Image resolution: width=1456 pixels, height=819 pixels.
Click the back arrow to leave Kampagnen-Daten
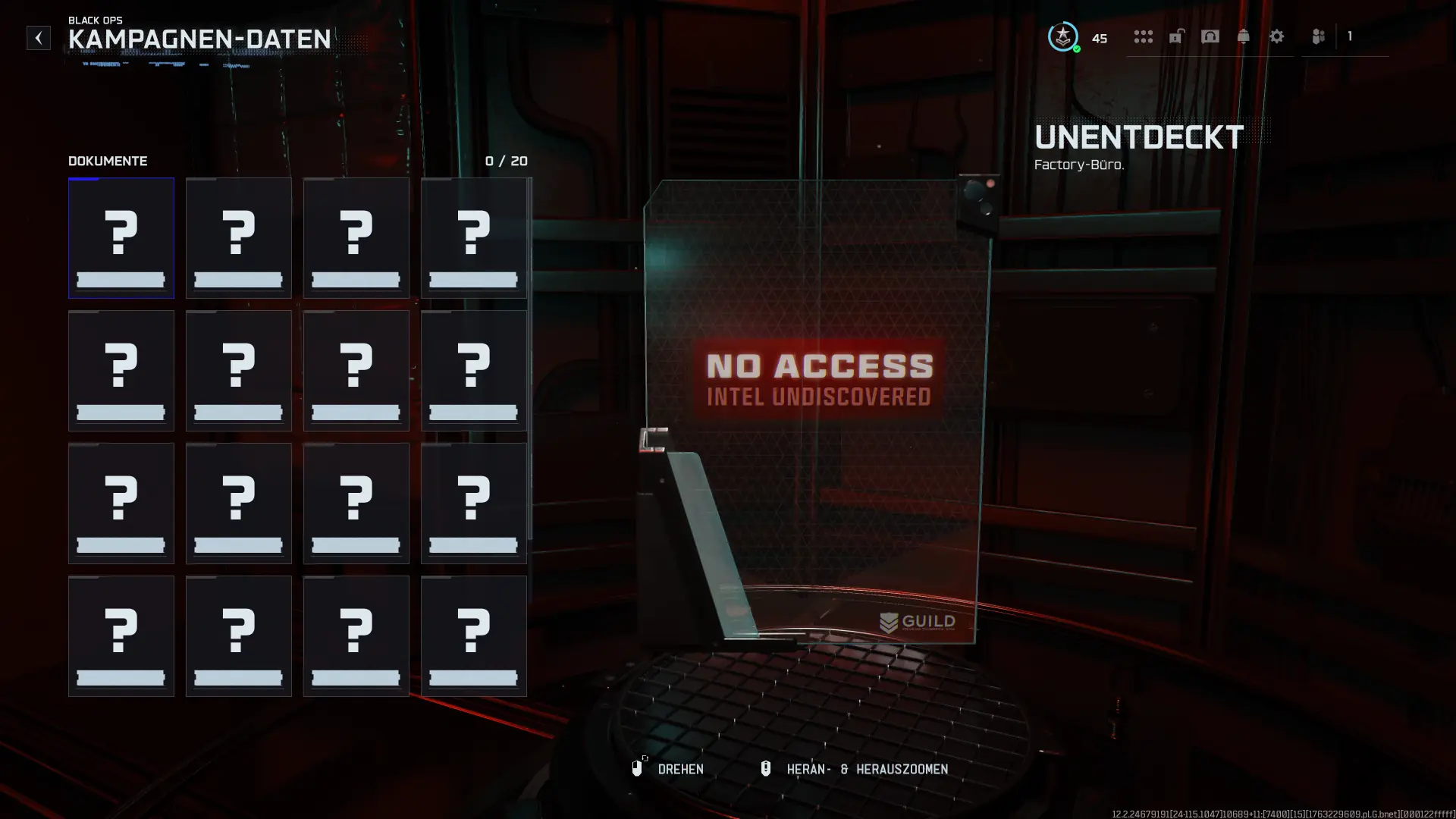[x=38, y=38]
